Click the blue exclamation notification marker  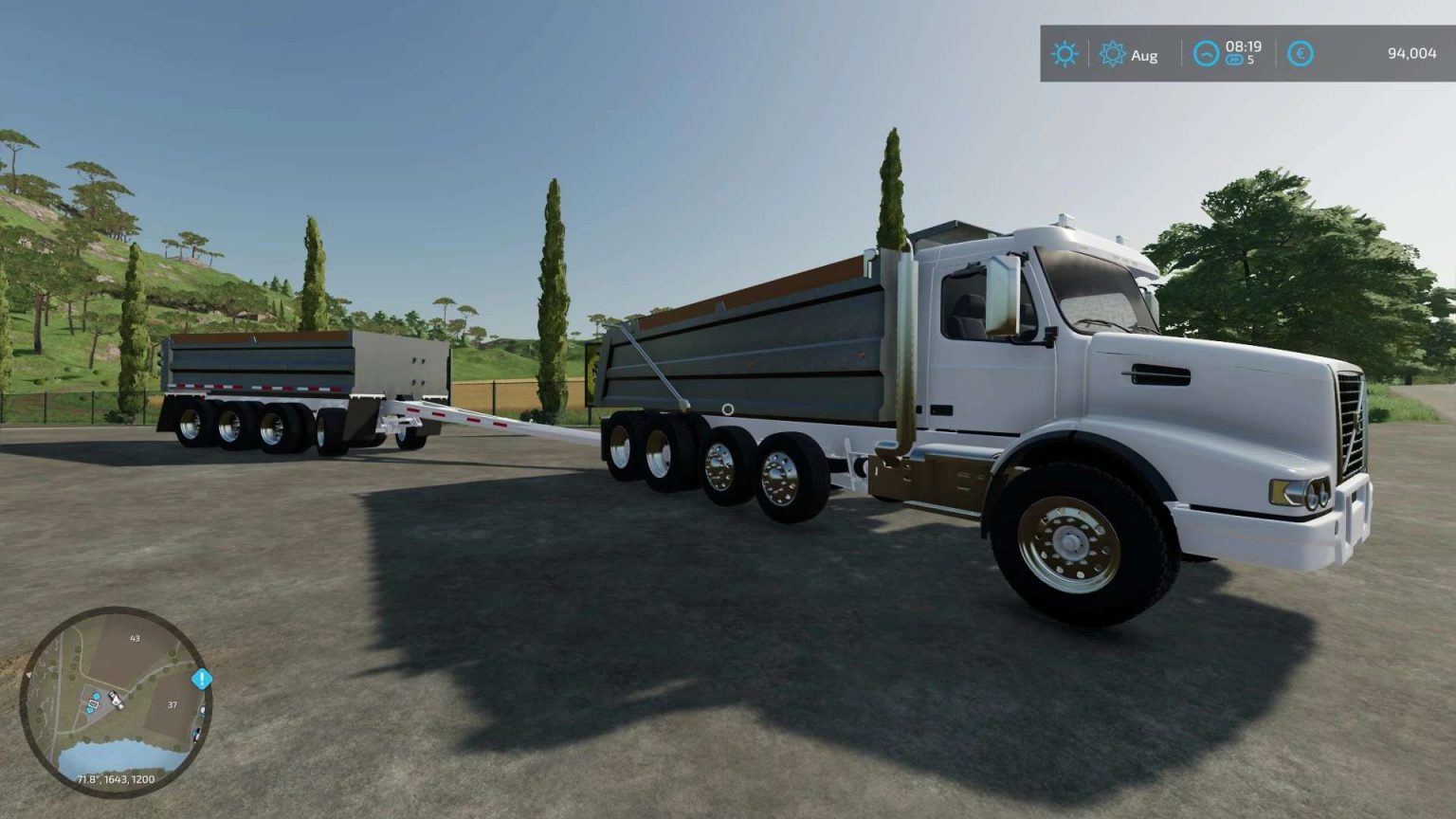tap(202, 678)
